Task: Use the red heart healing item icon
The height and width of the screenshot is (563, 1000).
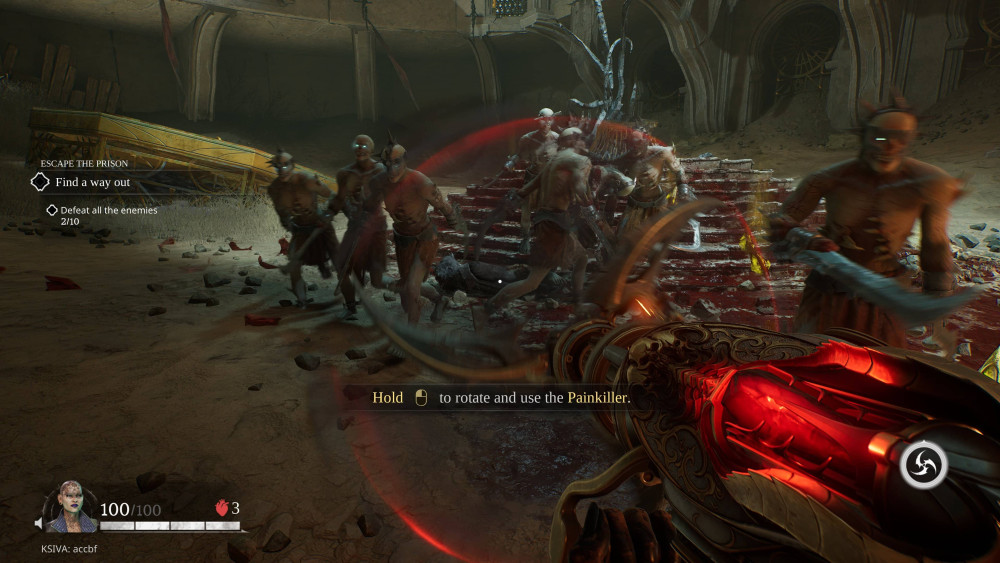Action: (x=222, y=508)
